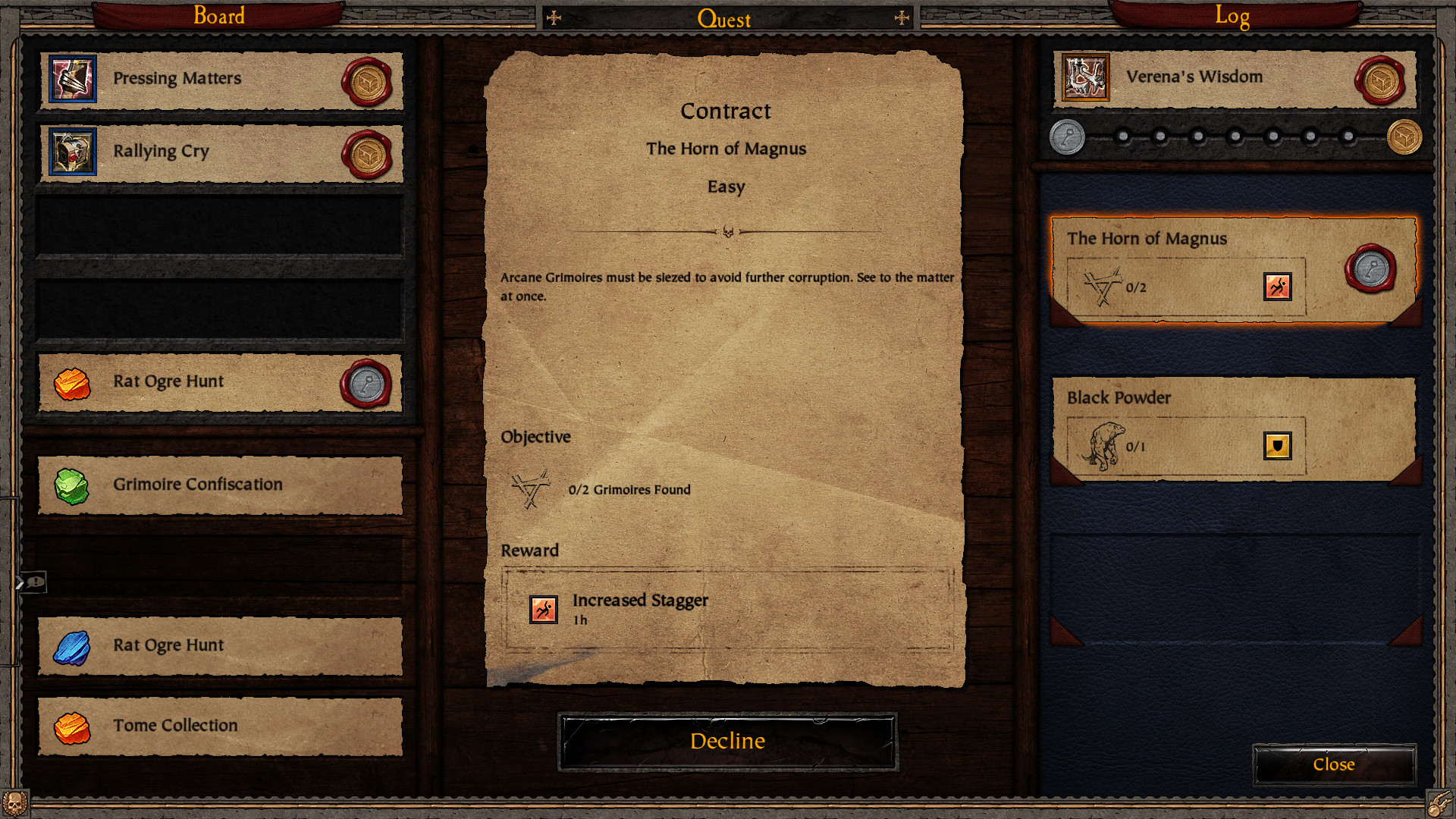Viewport: 1456px width, 819px height.
Task: Decline the Horn of Magnus contract
Action: (x=726, y=741)
